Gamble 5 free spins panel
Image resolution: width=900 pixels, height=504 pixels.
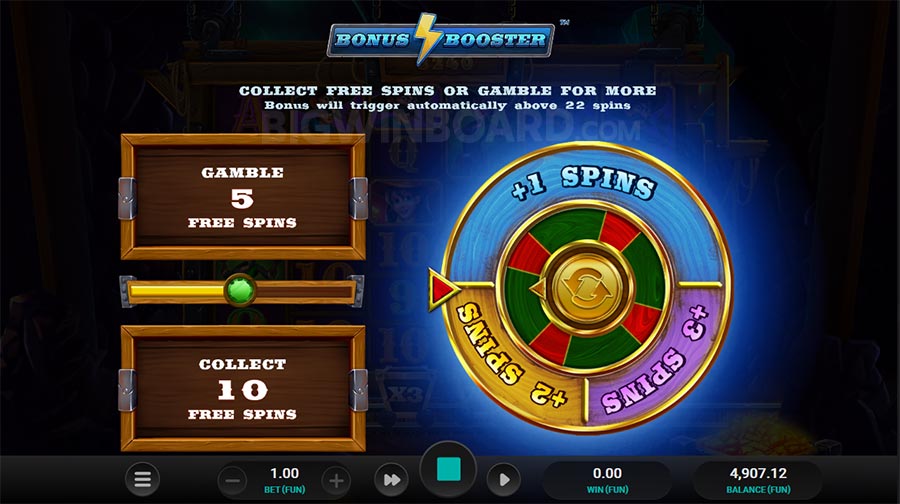tap(243, 197)
